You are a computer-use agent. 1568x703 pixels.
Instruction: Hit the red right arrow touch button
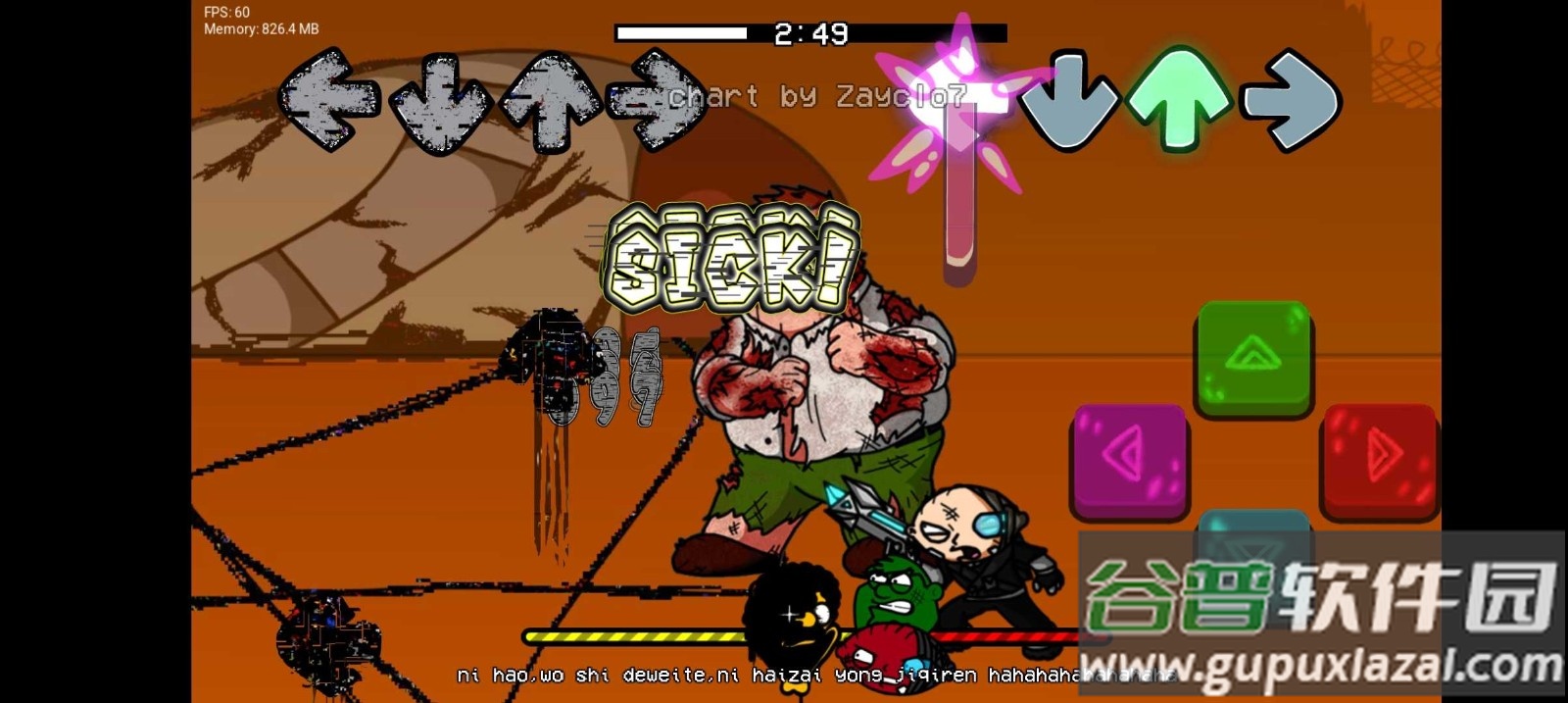tap(1379, 459)
